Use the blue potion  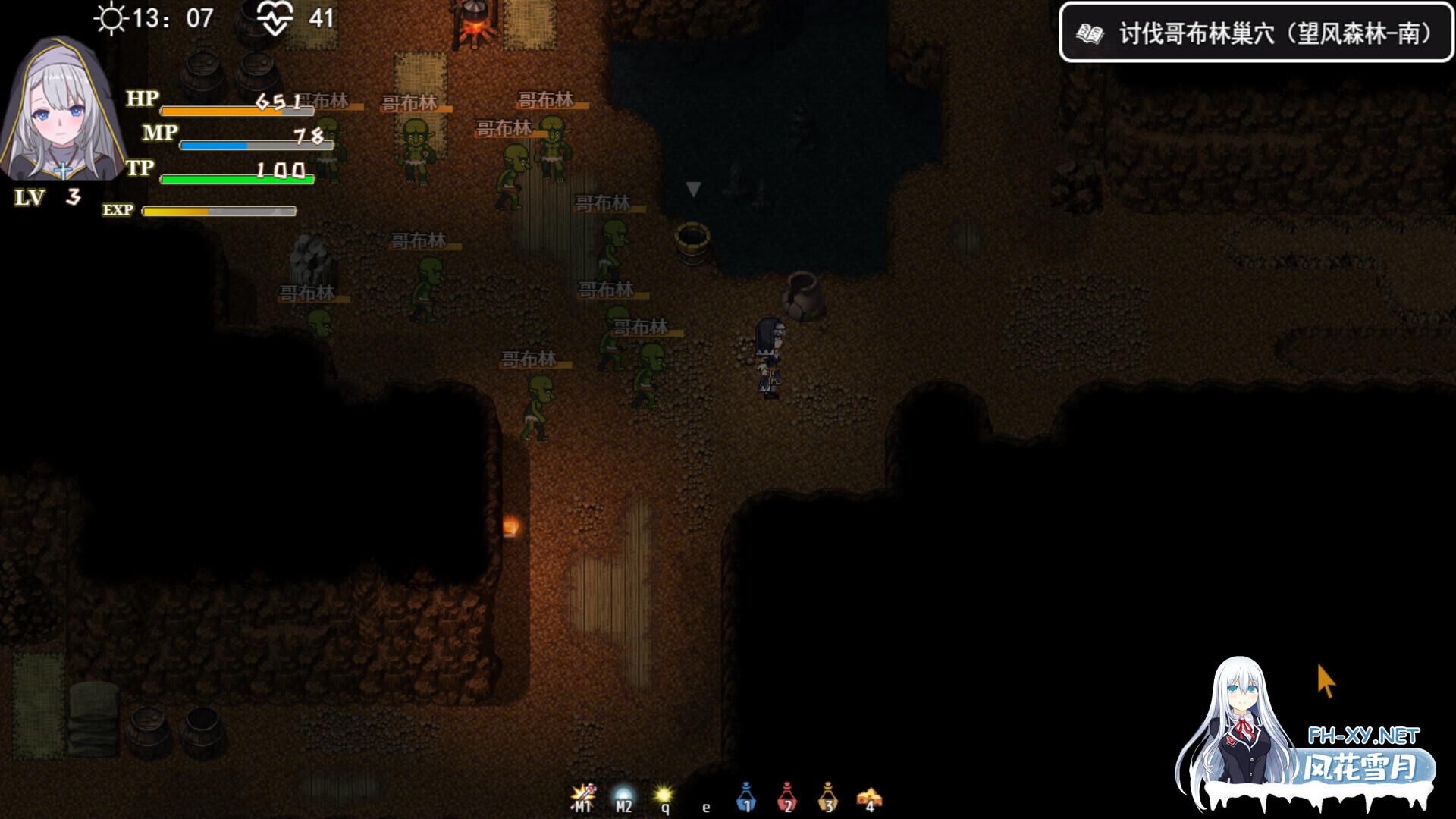[746, 797]
